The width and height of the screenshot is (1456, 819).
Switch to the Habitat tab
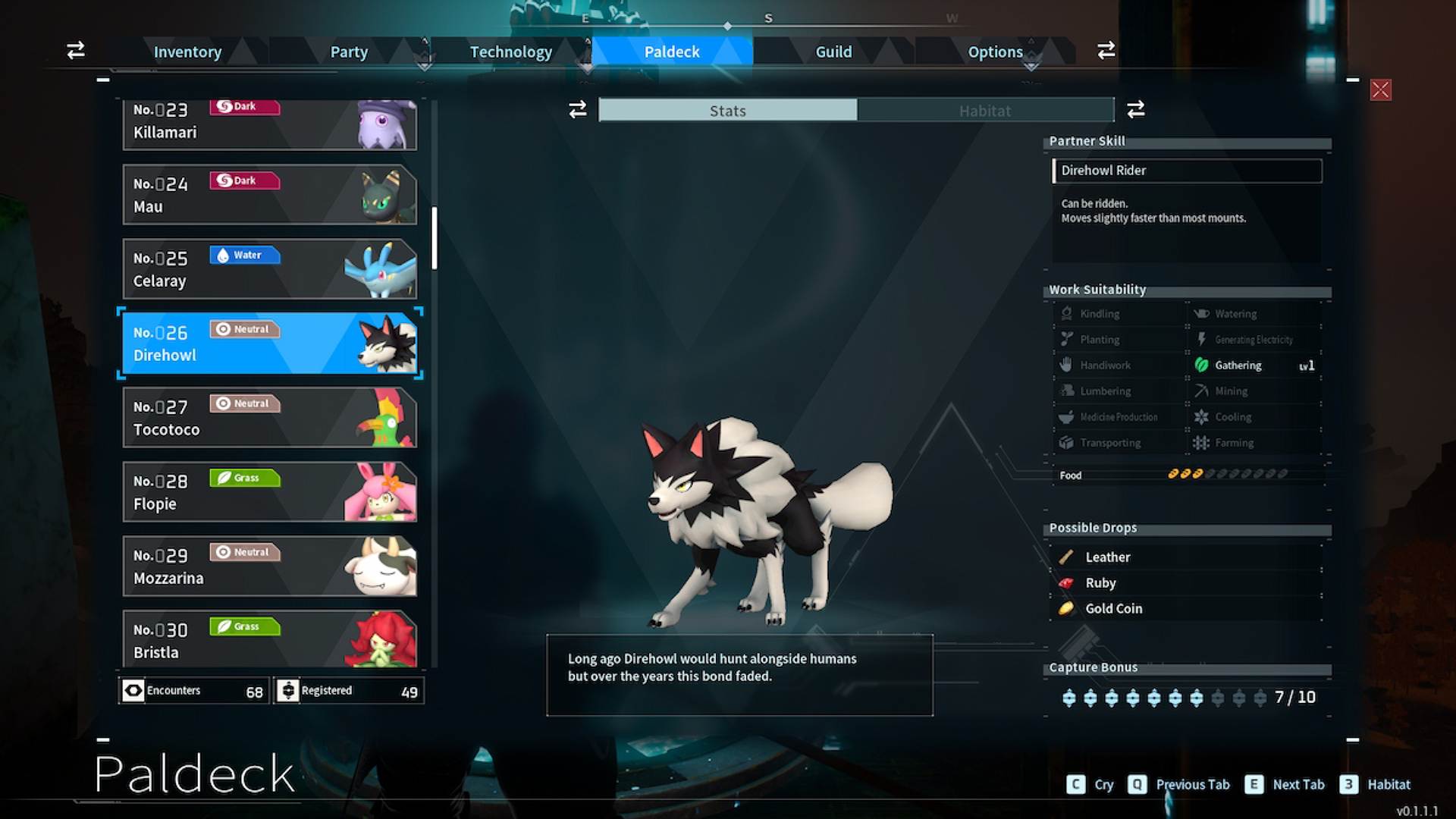click(x=984, y=110)
